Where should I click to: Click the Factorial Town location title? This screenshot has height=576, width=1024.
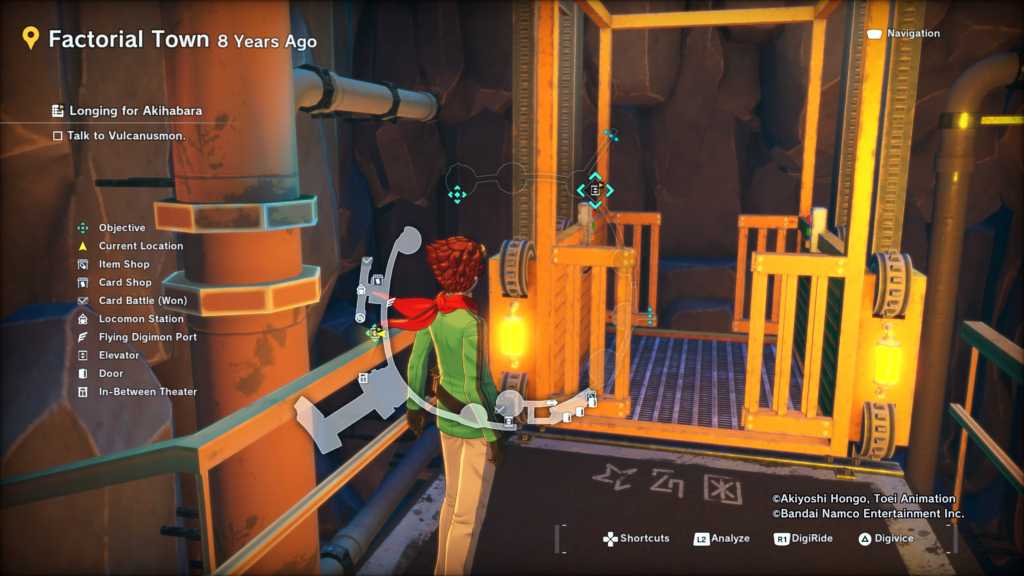click(129, 40)
